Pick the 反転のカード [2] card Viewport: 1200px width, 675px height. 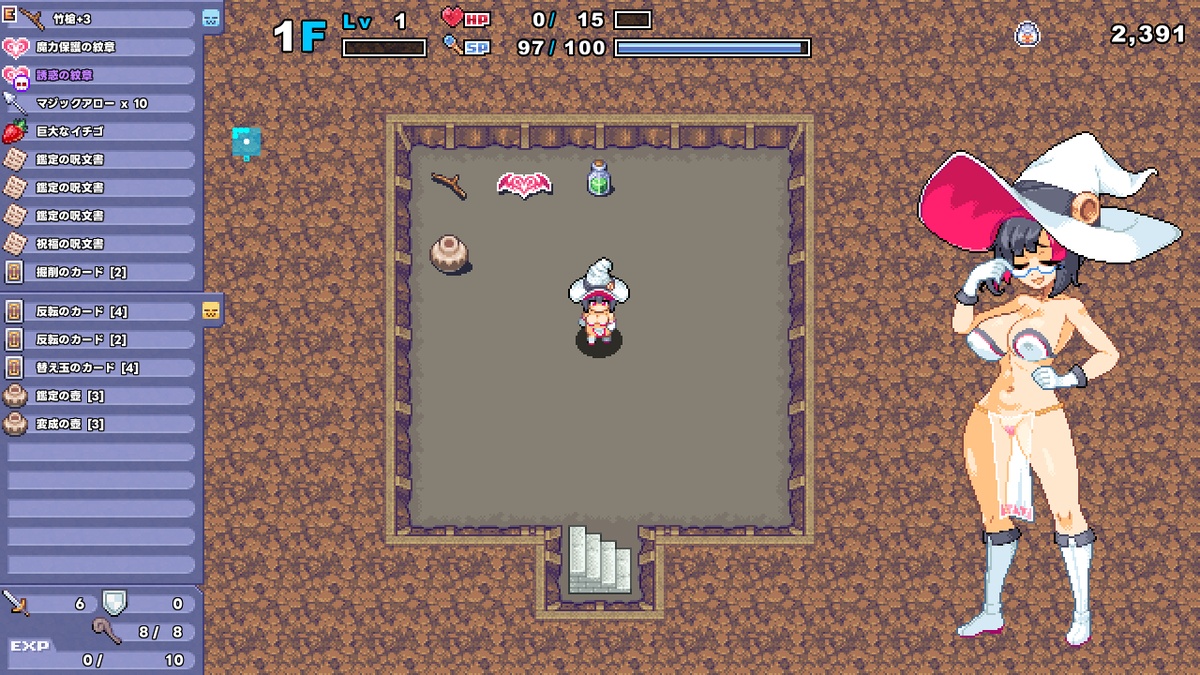pos(100,339)
